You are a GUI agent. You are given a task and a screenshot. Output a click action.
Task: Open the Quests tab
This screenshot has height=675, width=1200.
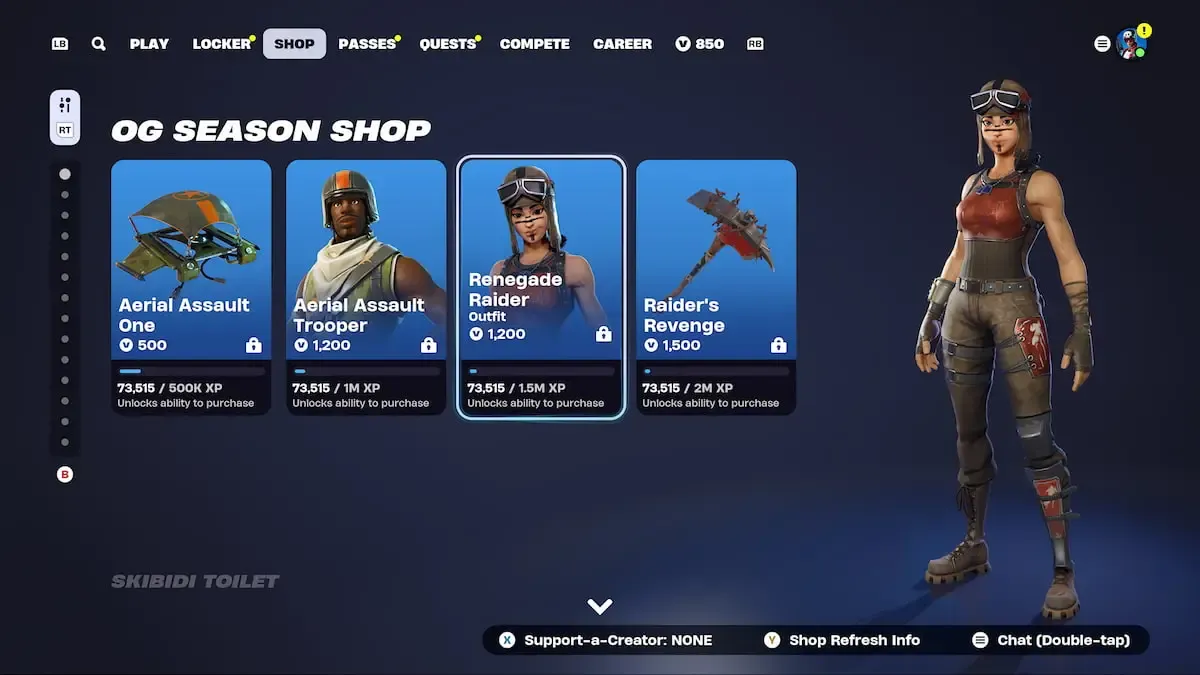447,44
